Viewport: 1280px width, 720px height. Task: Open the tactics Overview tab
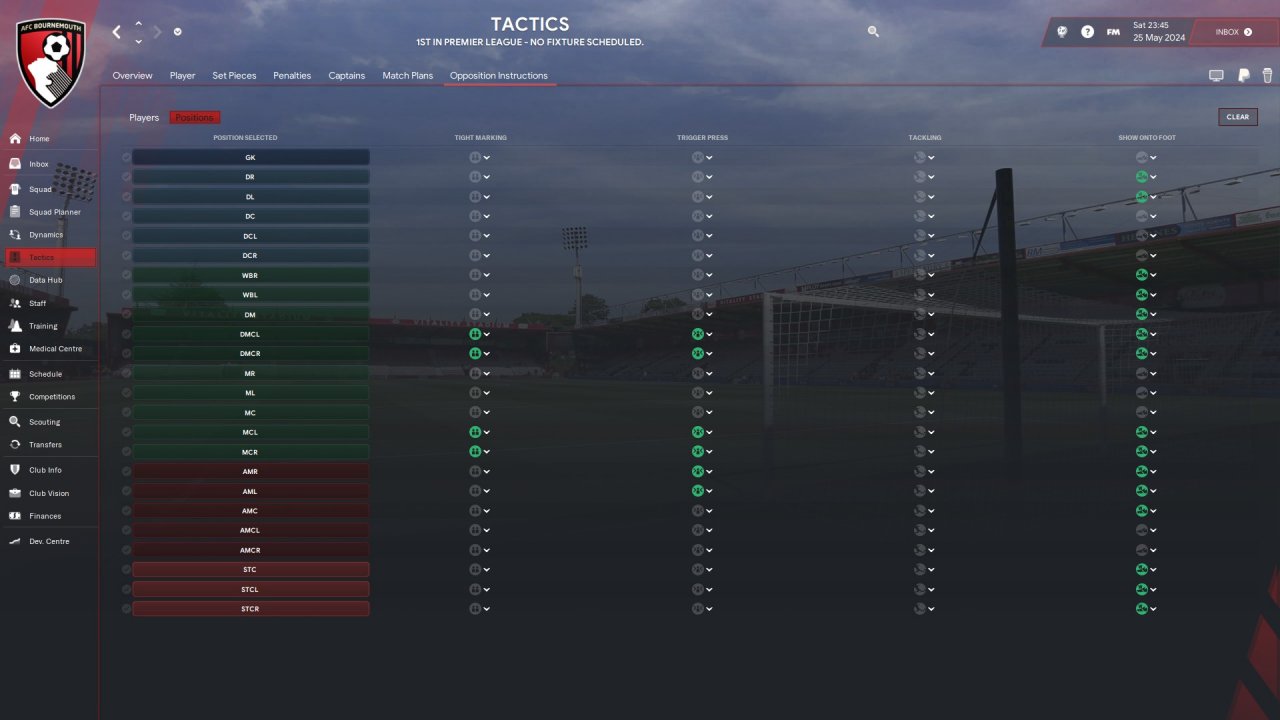(132, 76)
